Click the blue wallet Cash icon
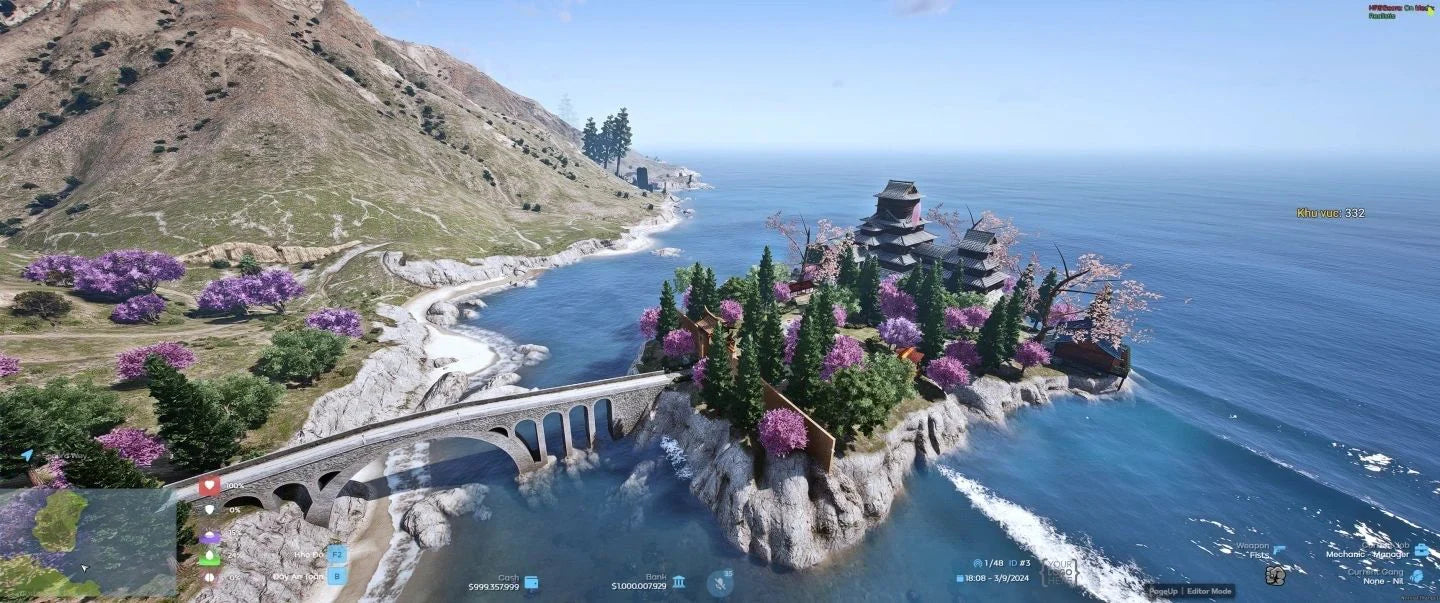This screenshot has width=1440, height=603. [x=532, y=582]
